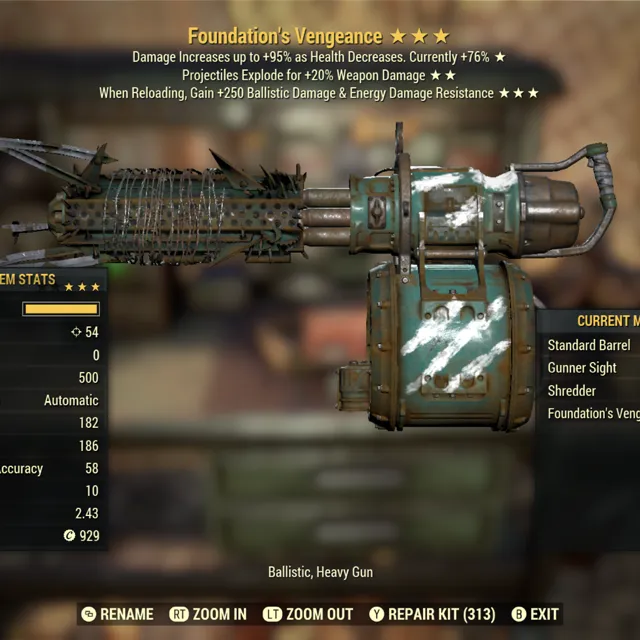Click the Rename option in the bottom bar
This screenshot has height=640, width=640.
(117, 614)
